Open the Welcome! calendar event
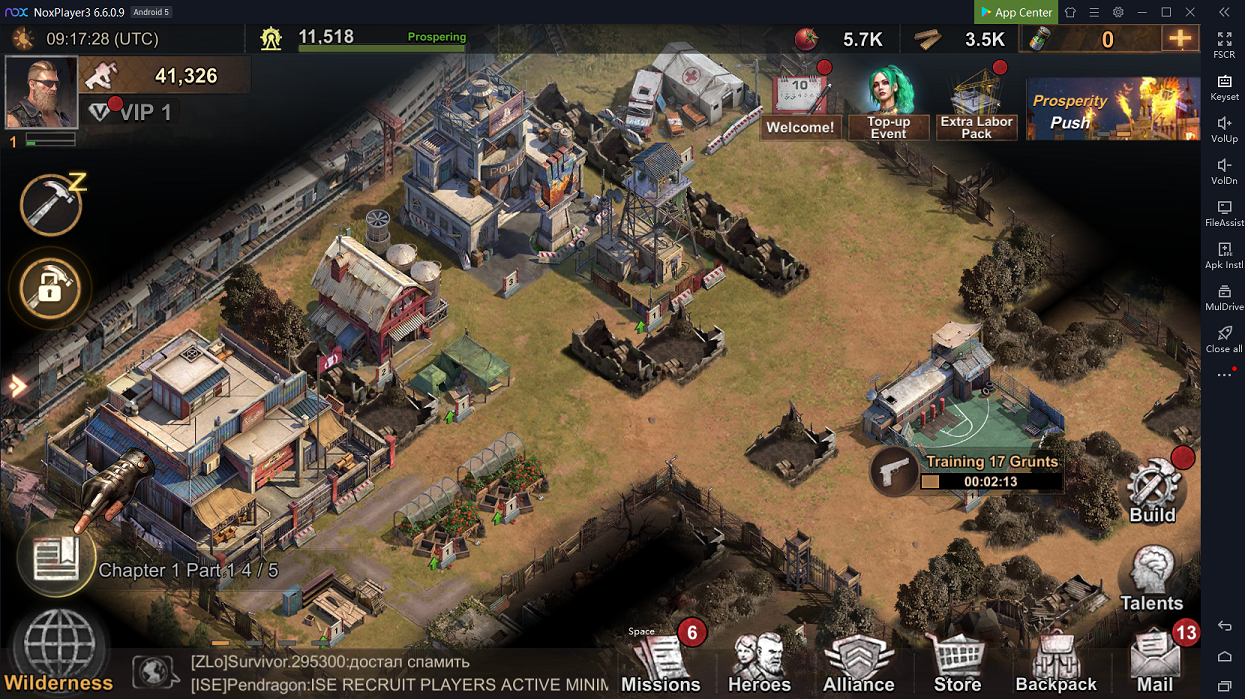The height and width of the screenshot is (699, 1245). (800, 103)
